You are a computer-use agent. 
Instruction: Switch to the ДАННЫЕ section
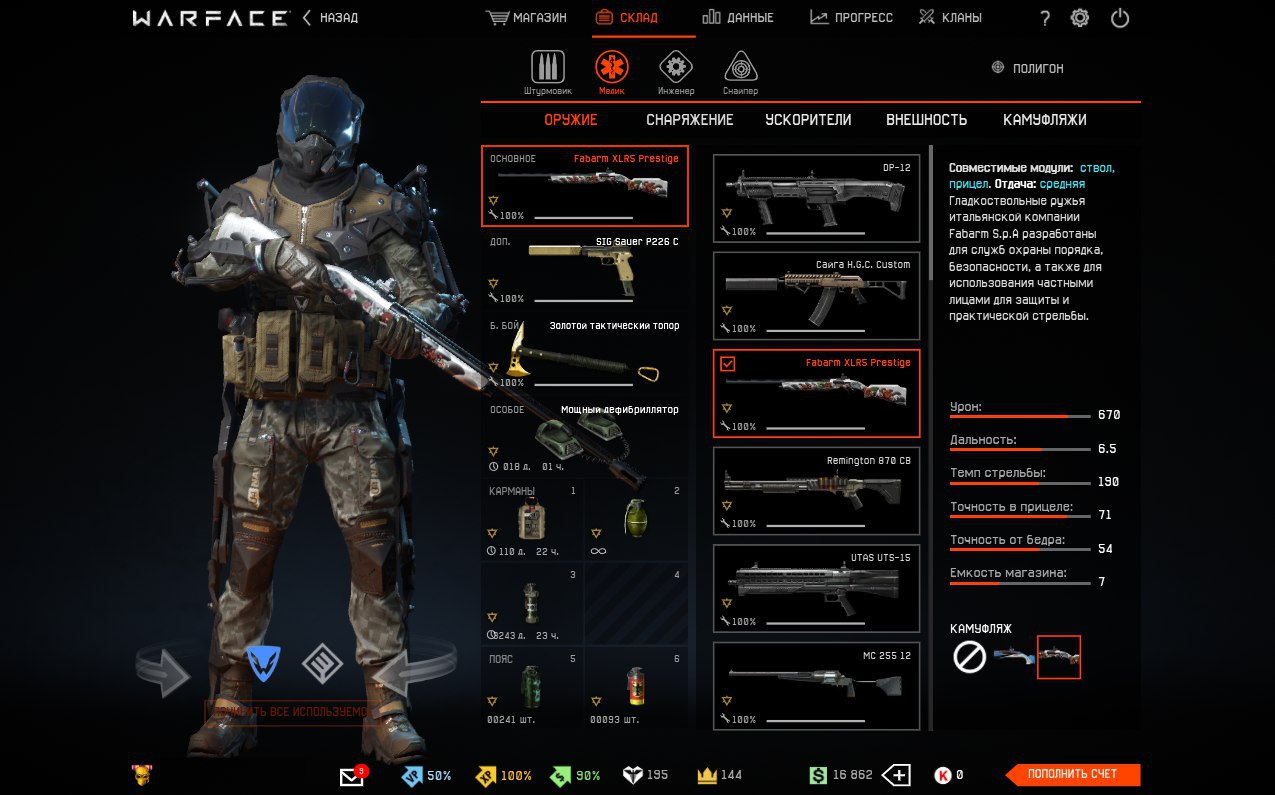737,18
